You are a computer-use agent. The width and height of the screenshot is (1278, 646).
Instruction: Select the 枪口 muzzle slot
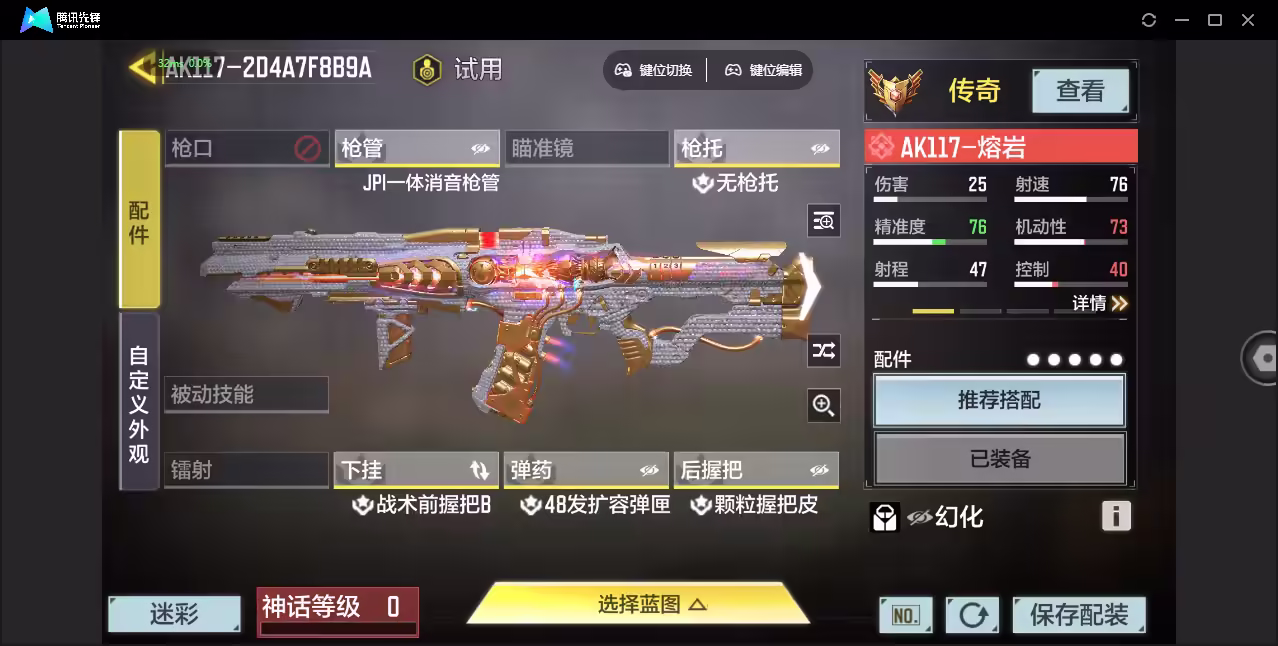point(246,149)
